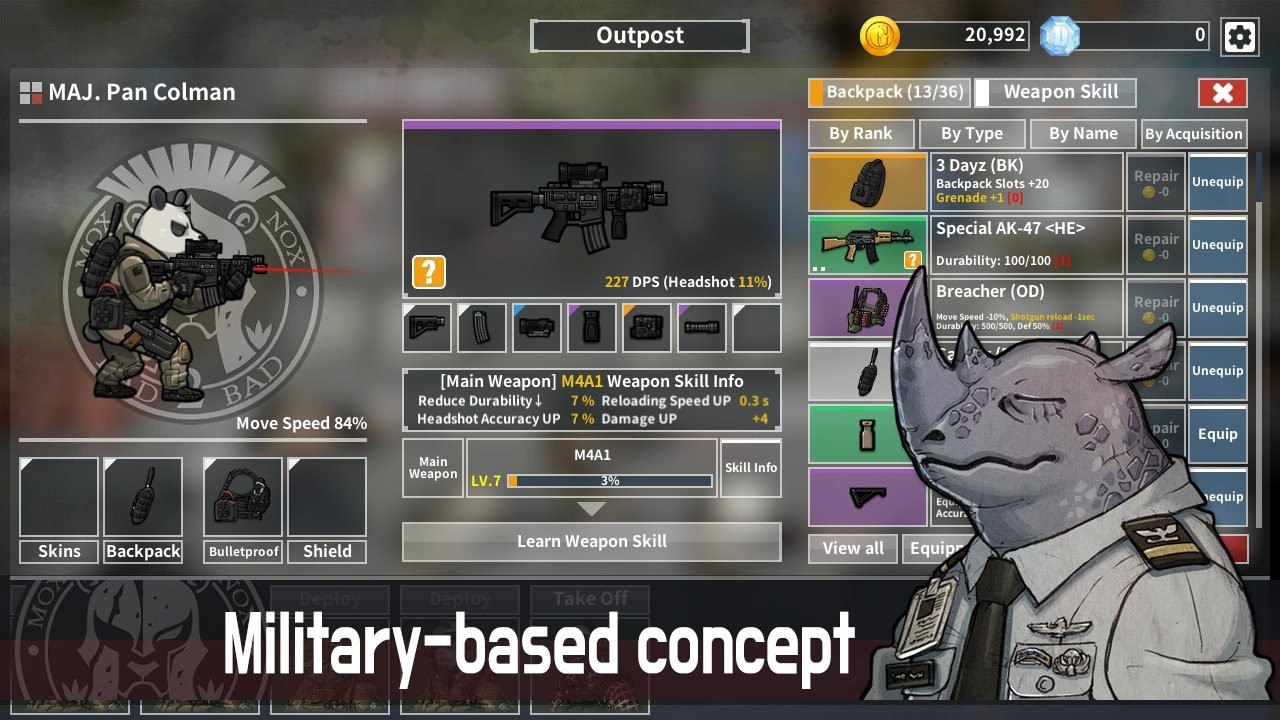Close the equipment panel with red X

coord(1222,93)
